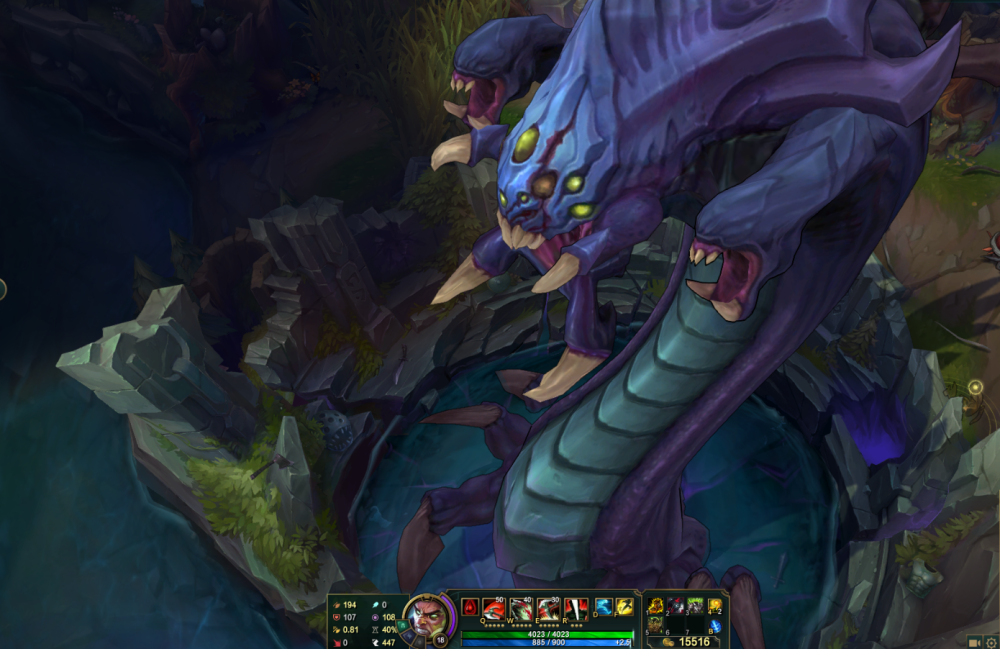Click the blue Recall icon labeled B
The width and height of the screenshot is (1000, 649).
pos(714,623)
